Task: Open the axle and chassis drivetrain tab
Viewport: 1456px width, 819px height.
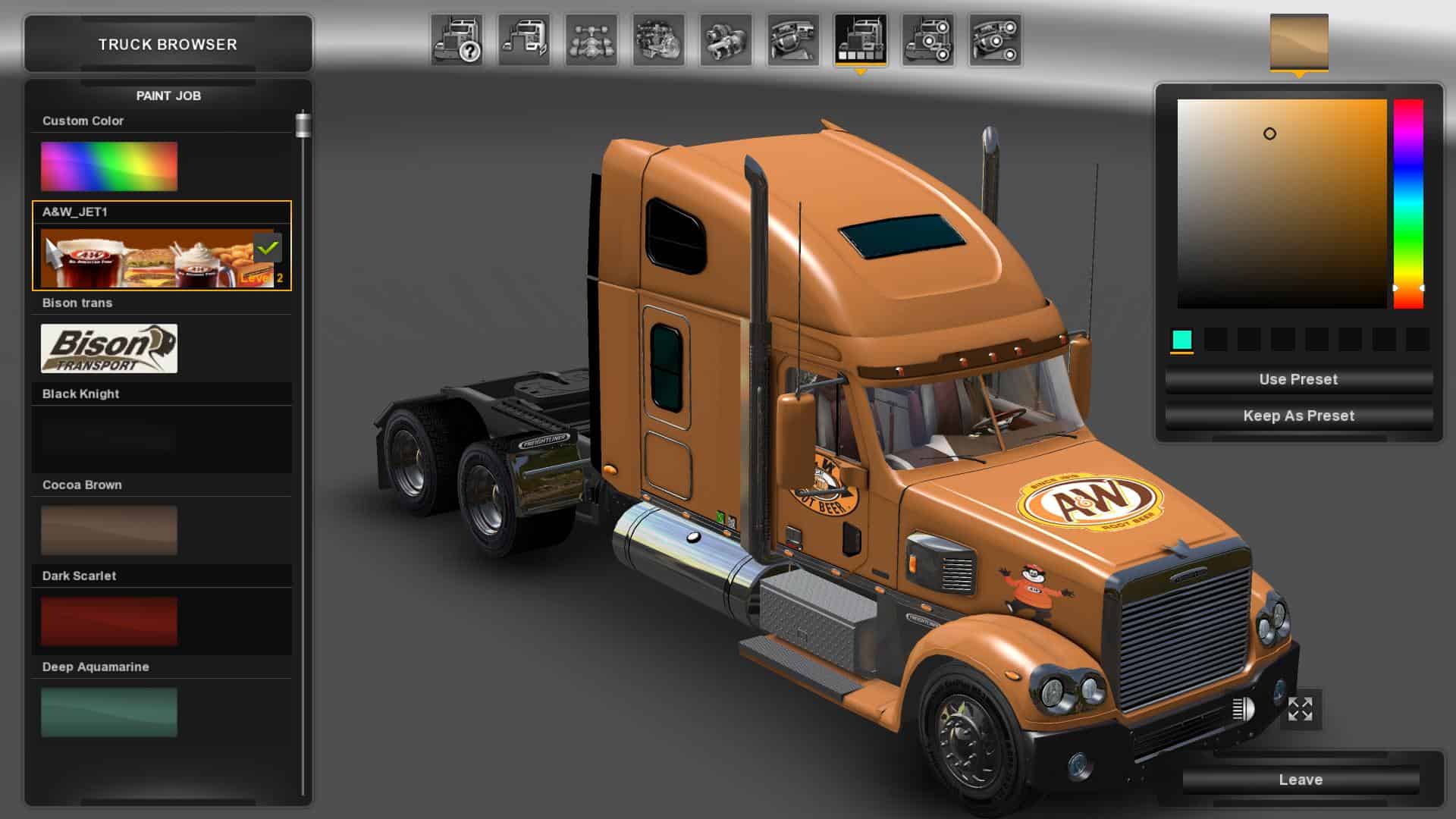Action: pos(591,39)
